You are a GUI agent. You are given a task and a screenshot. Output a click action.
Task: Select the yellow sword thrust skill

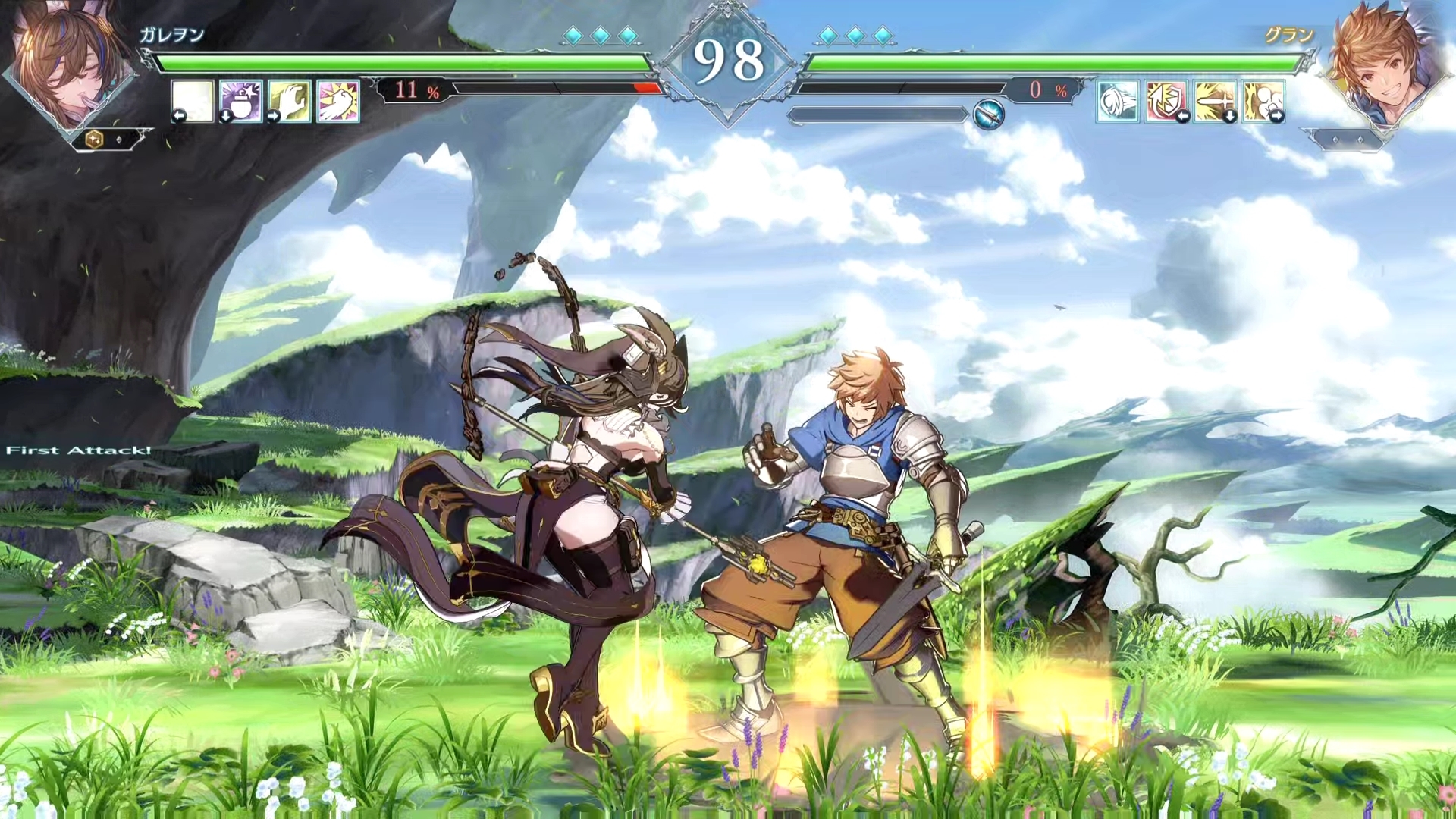(1215, 101)
